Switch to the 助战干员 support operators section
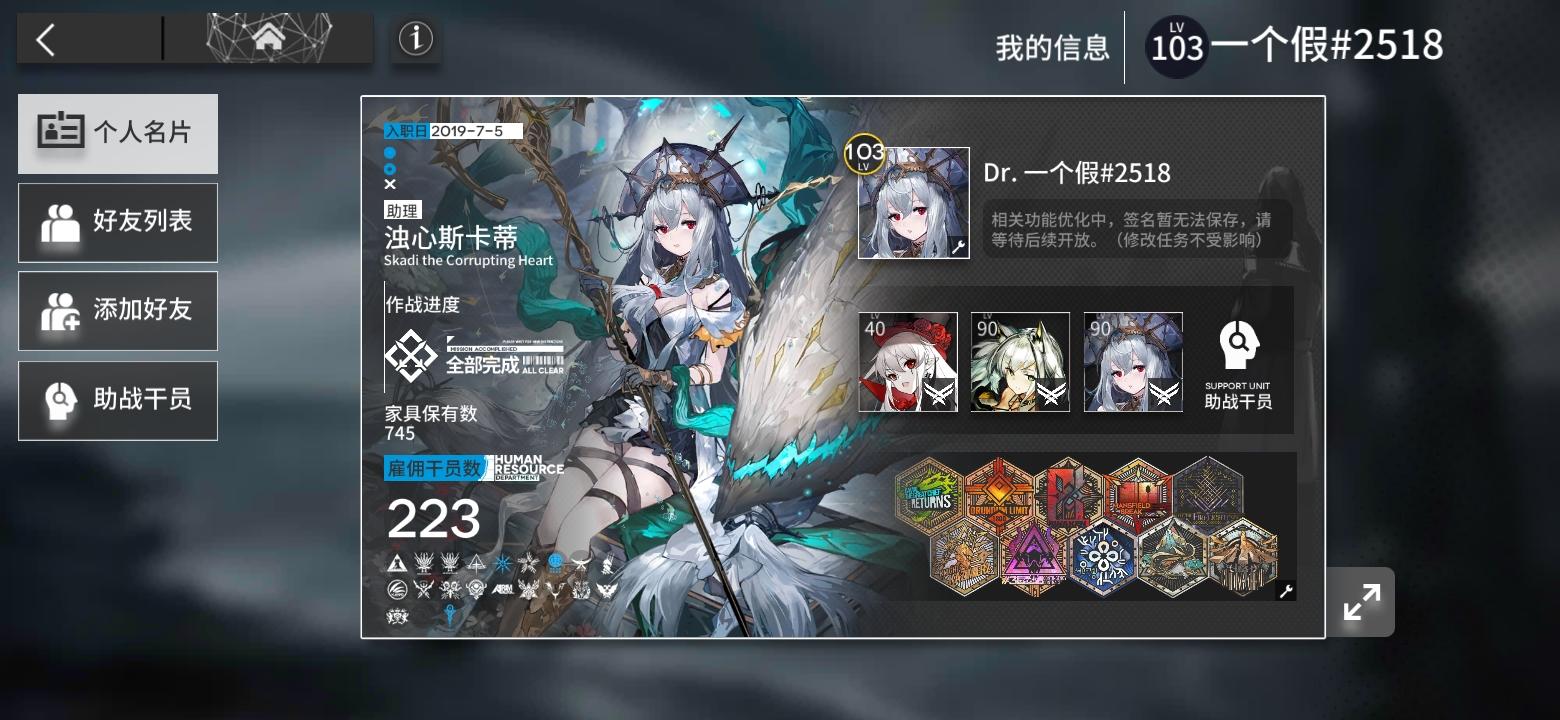 click(x=117, y=400)
